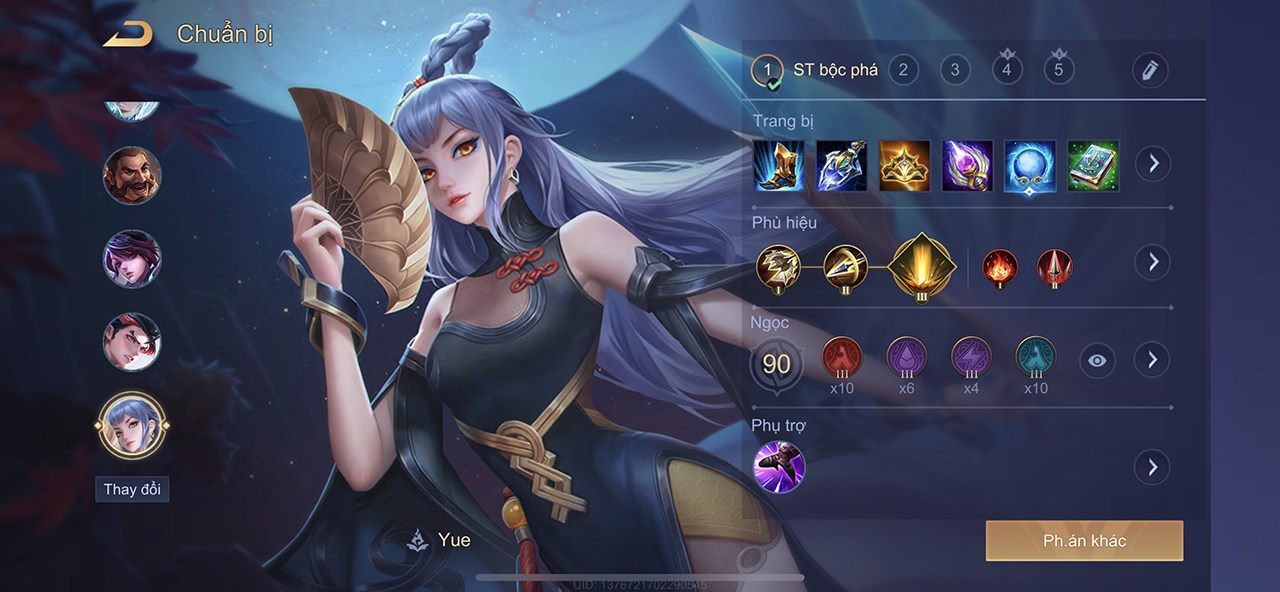This screenshot has width=1280, height=592.
Task: Go back using the top-left arrow
Action: click(x=127, y=34)
